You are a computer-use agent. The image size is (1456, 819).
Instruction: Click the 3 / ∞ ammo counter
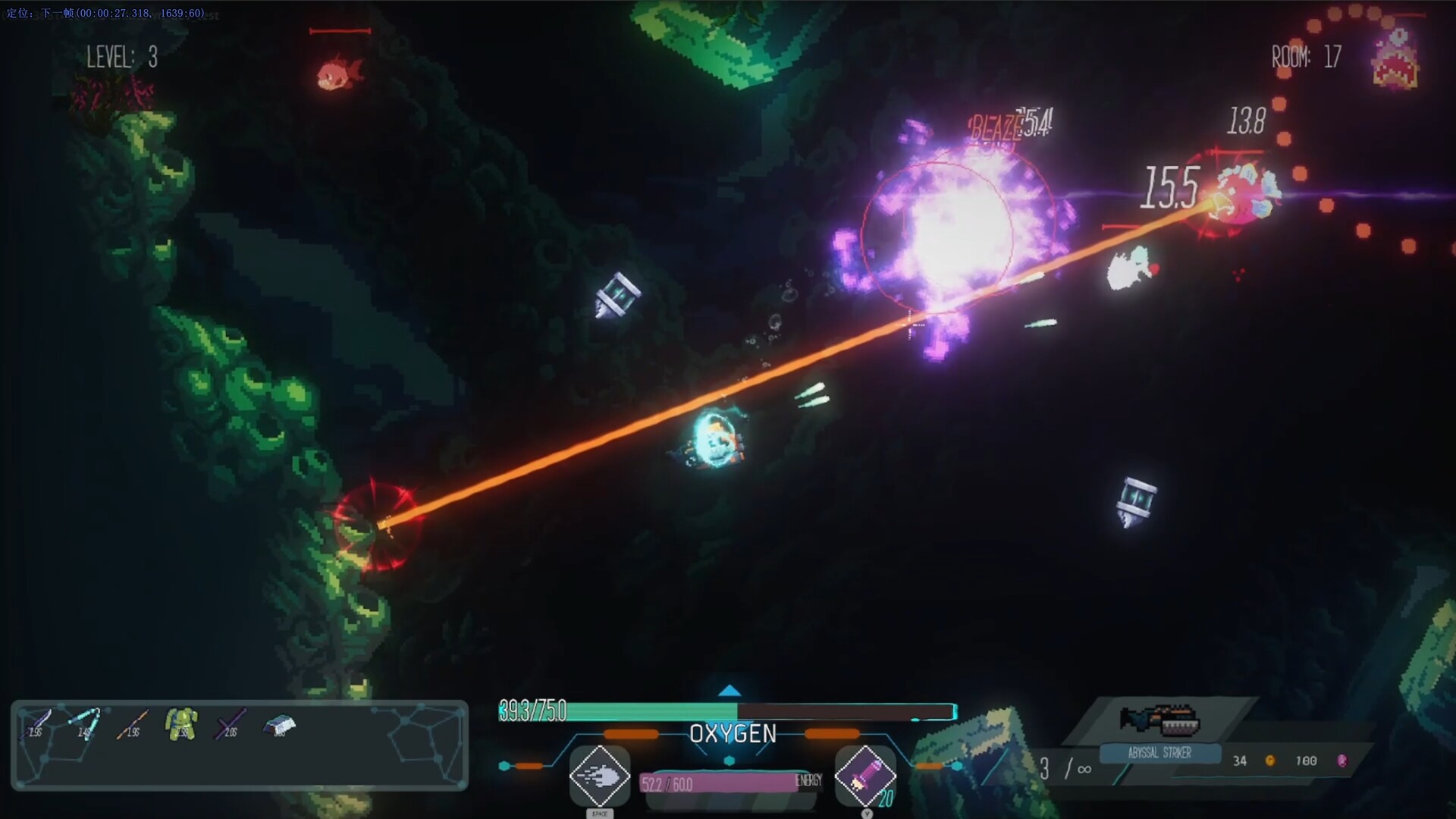pos(1066,768)
